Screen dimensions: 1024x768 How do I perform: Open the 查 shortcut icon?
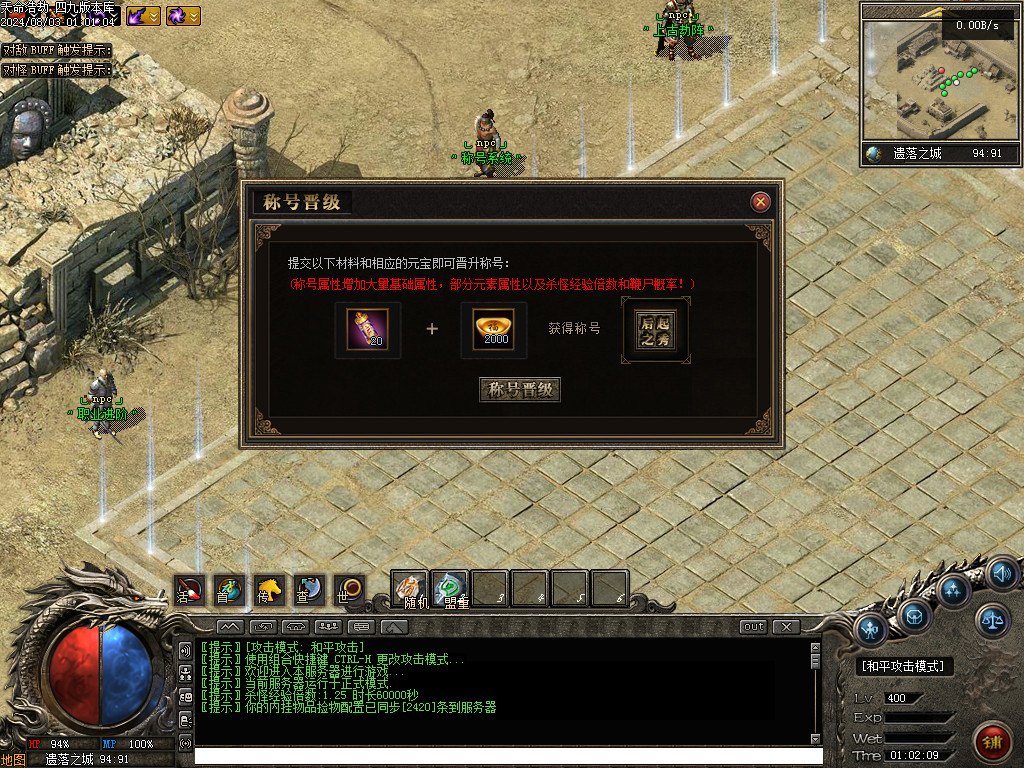click(308, 590)
